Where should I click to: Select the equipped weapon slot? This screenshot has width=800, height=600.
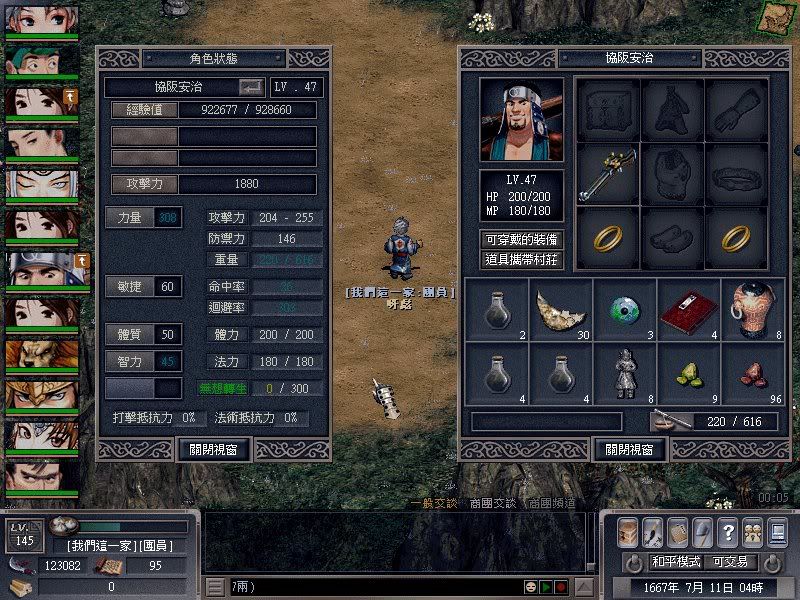click(x=607, y=173)
